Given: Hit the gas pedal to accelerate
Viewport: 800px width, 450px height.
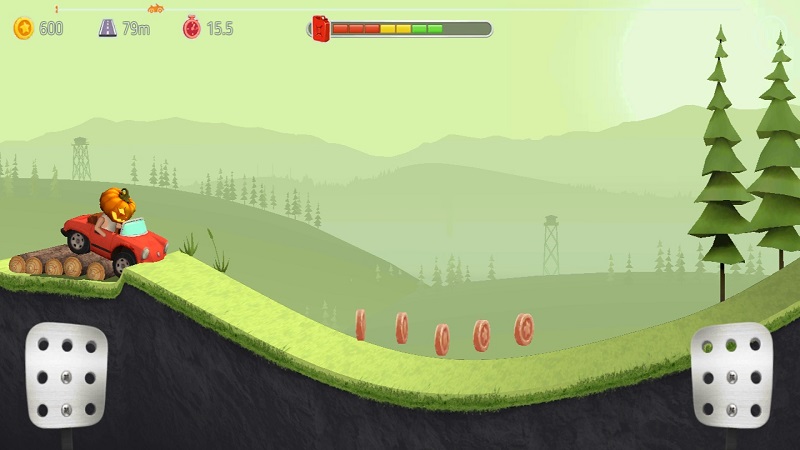Looking at the screenshot, I should point(731,371).
